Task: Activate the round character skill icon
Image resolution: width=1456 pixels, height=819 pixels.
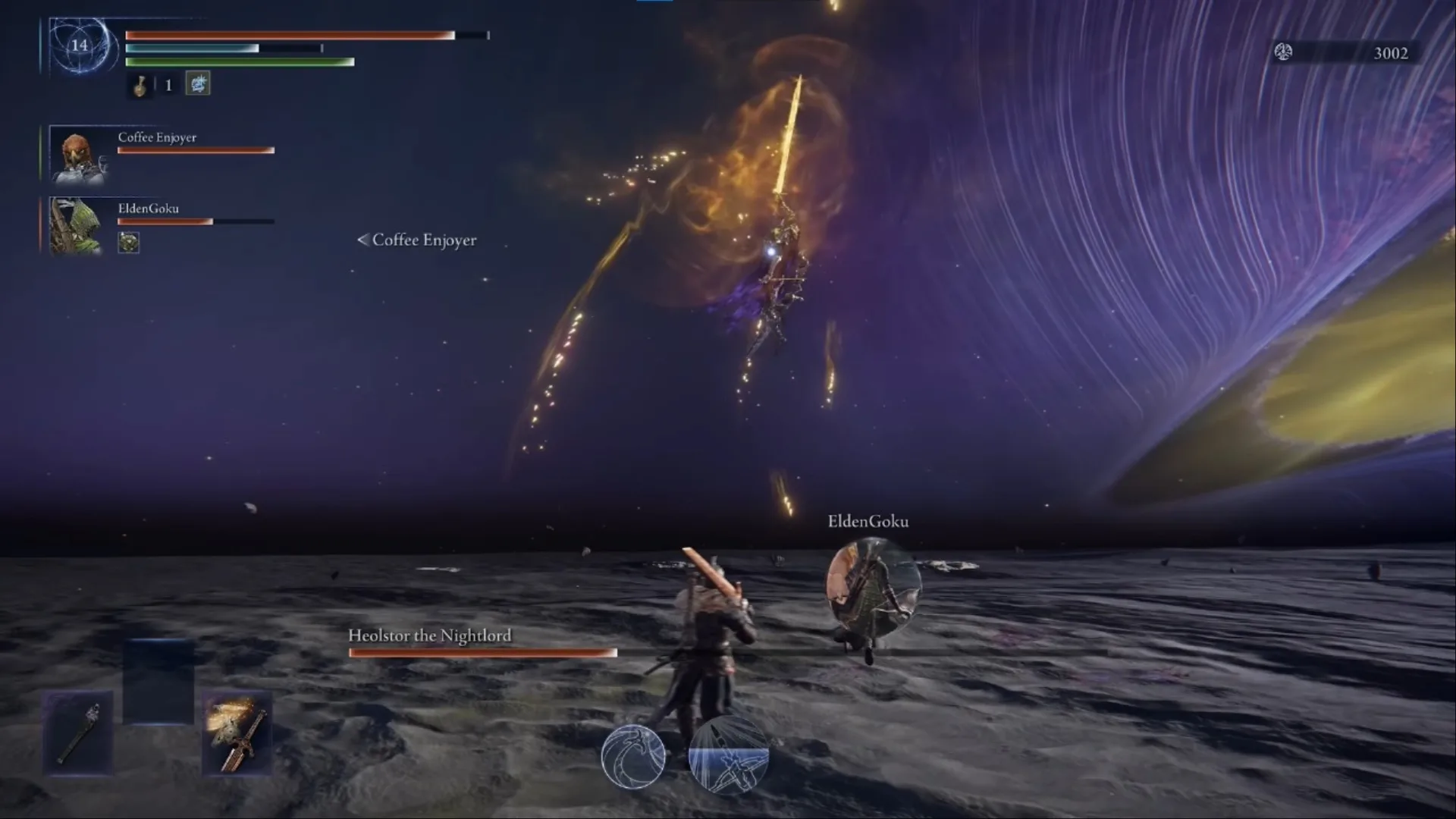Action: click(633, 756)
